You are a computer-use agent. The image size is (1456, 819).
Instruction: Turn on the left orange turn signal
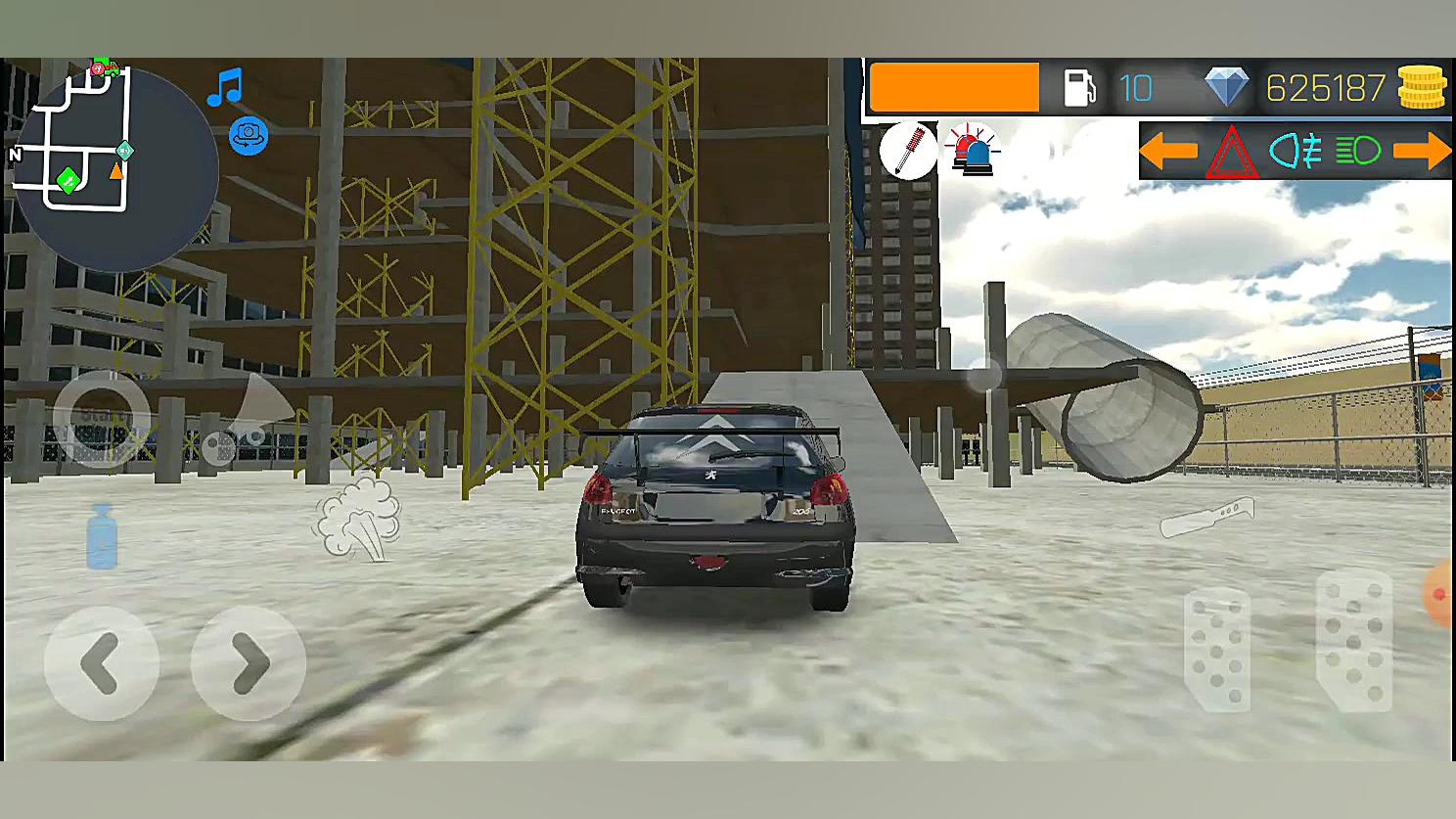[1168, 151]
